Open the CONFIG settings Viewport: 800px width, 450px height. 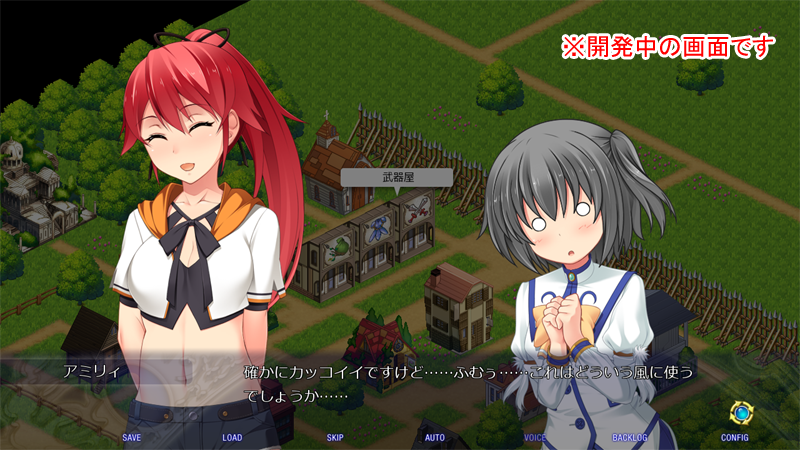(x=735, y=437)
